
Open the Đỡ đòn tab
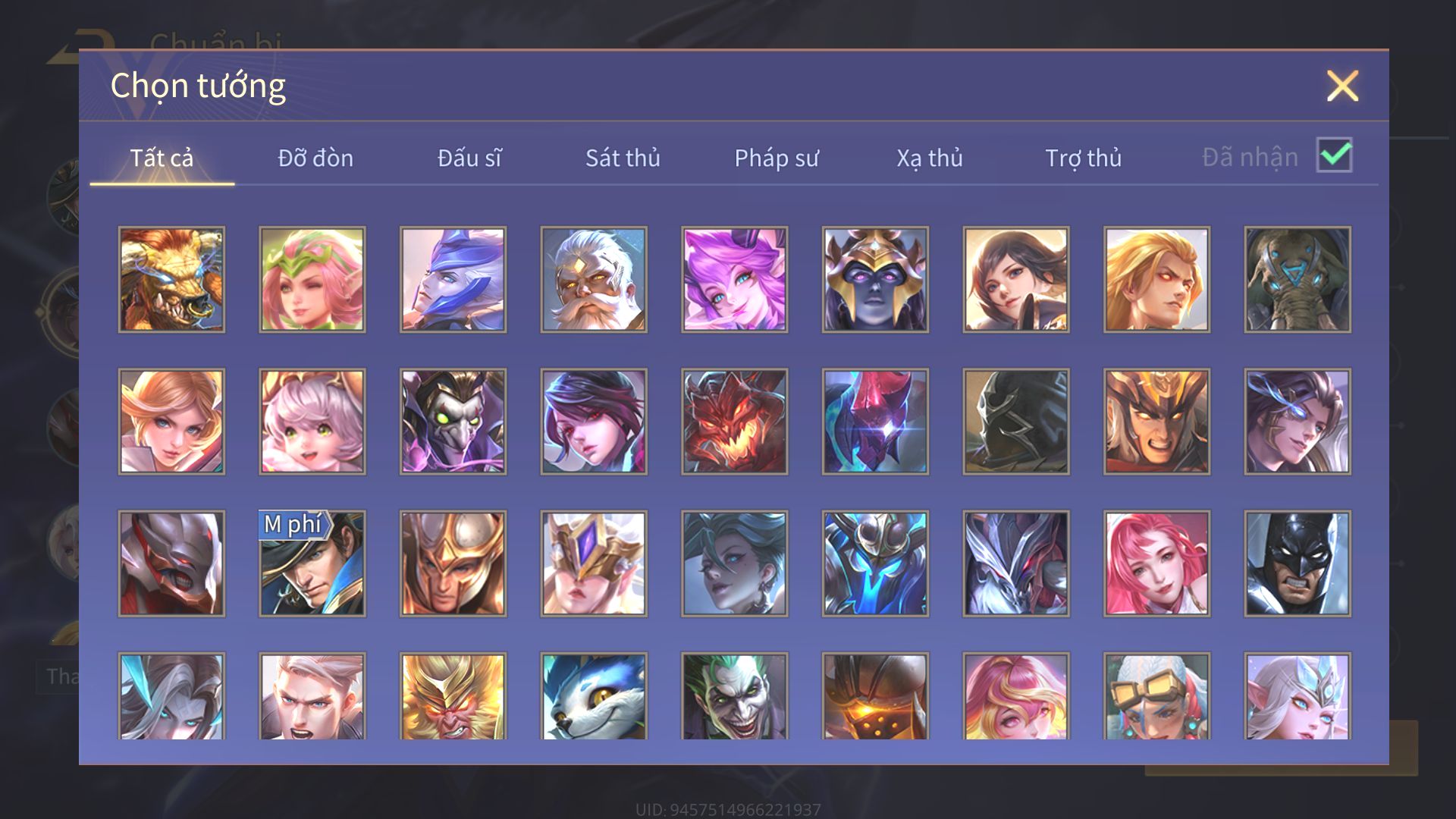tap(315, 158)
